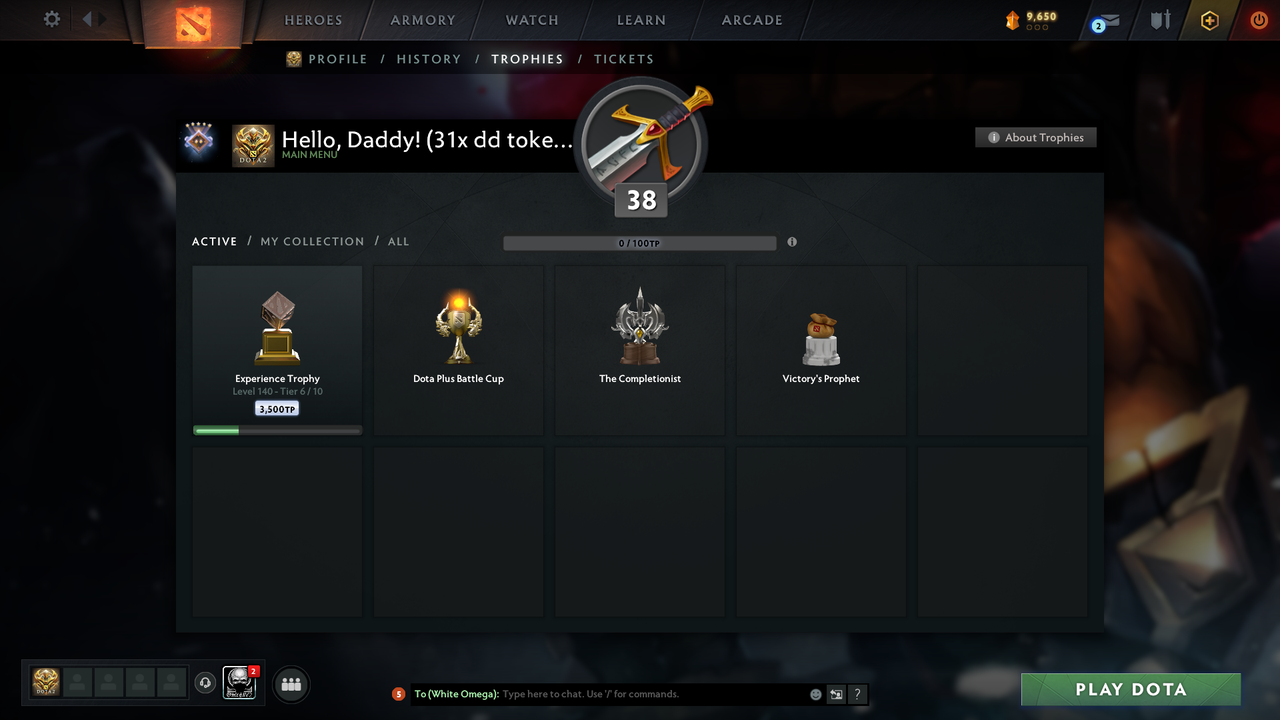Select the MY COLLECTION filter
The width and height of the screenshot is (1280, 720).
pyautogui.click(x=312, y=241)
